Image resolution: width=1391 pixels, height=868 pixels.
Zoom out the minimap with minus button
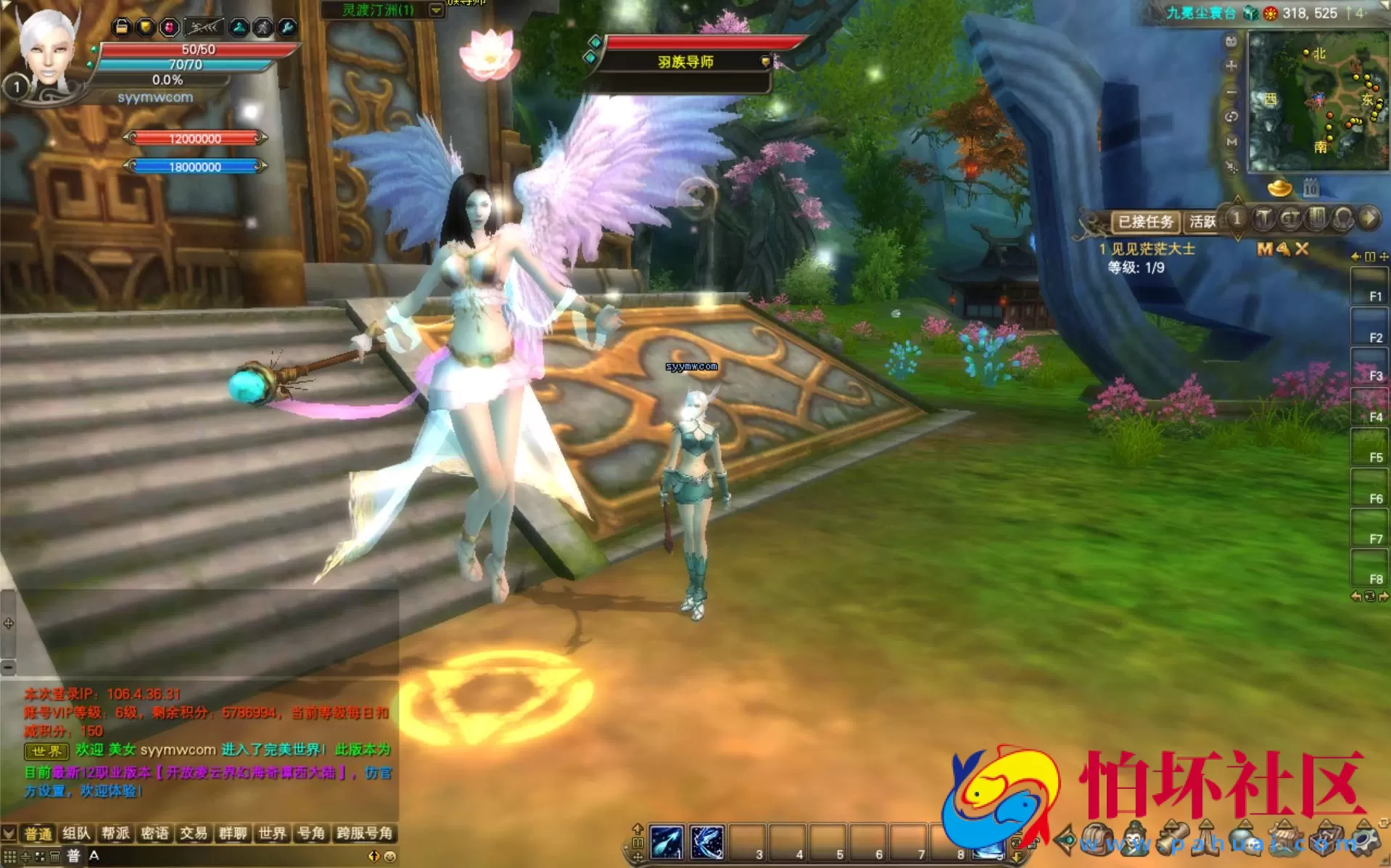pos(1231,92)
